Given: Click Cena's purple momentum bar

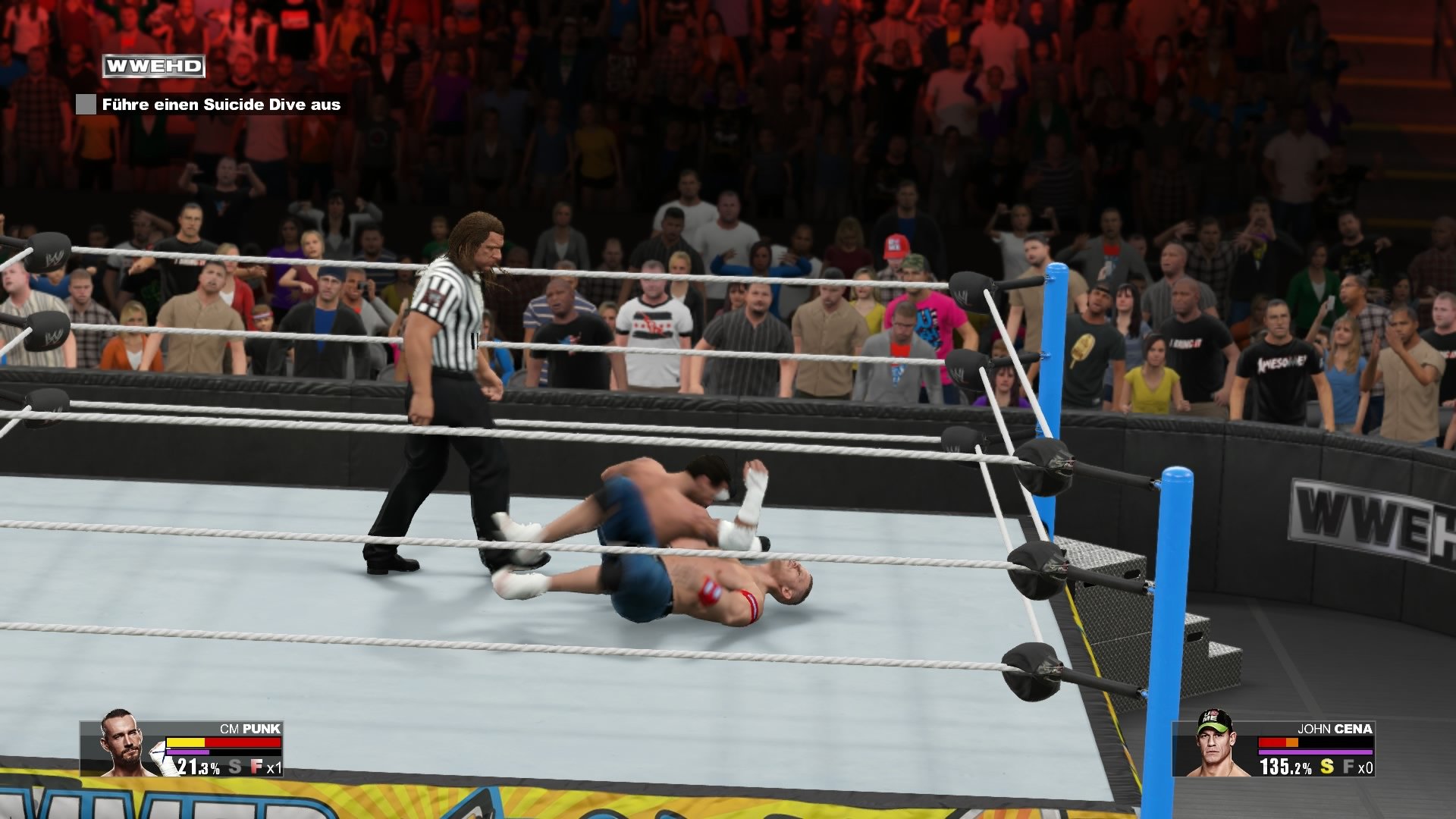Looking at the screenshot, I should click(x=1316, y=752).
